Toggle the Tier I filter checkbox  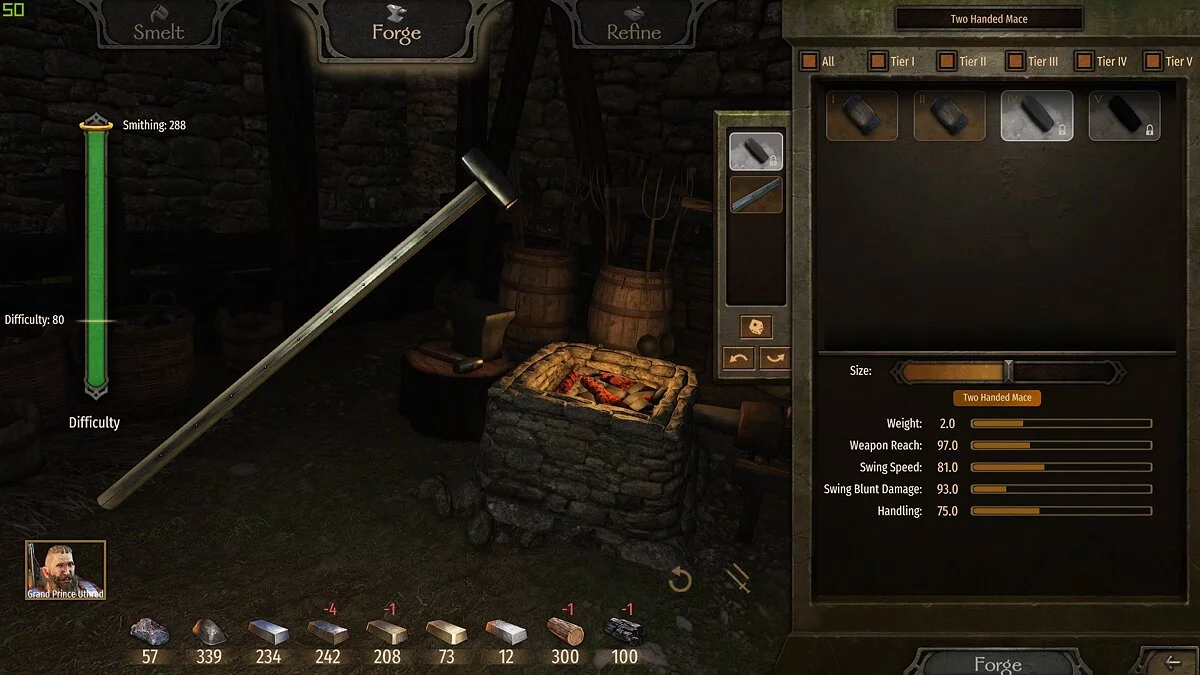[877, 61]
